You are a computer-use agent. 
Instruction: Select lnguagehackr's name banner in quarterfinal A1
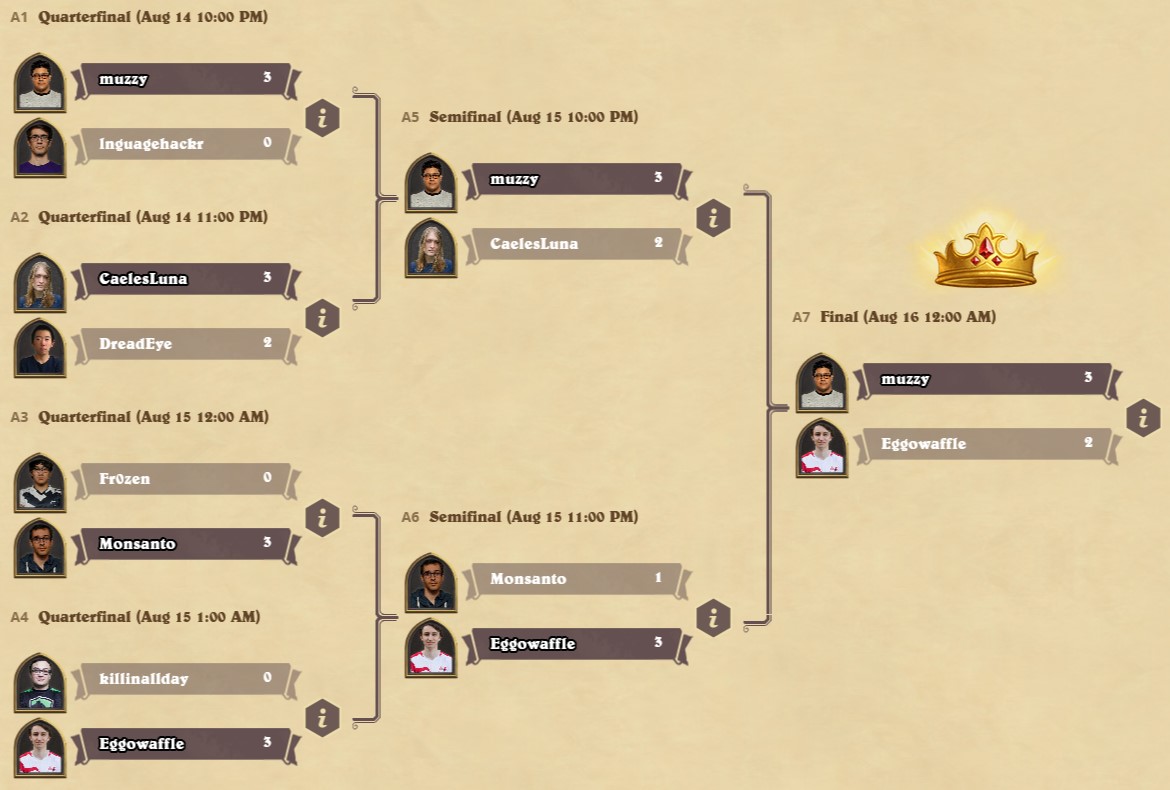click(x=185, y=144)
